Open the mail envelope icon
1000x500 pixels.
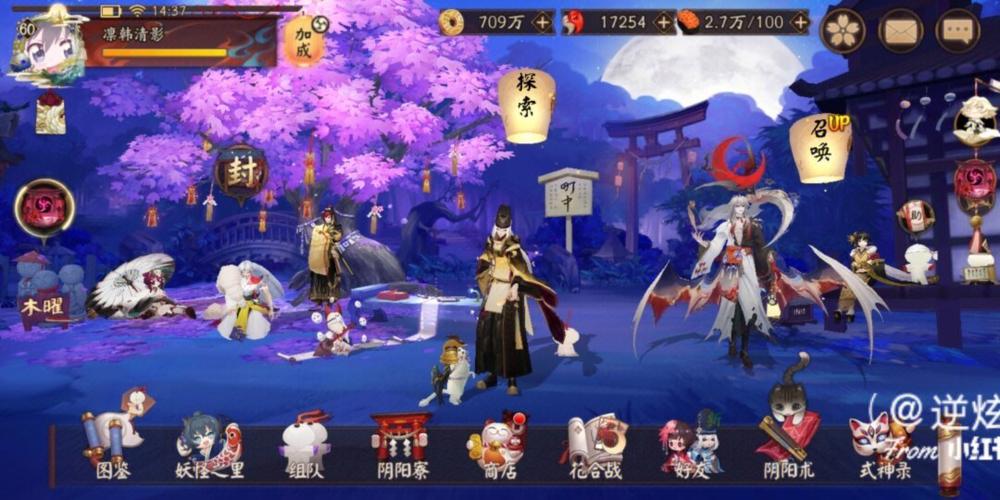coord(900,31)
